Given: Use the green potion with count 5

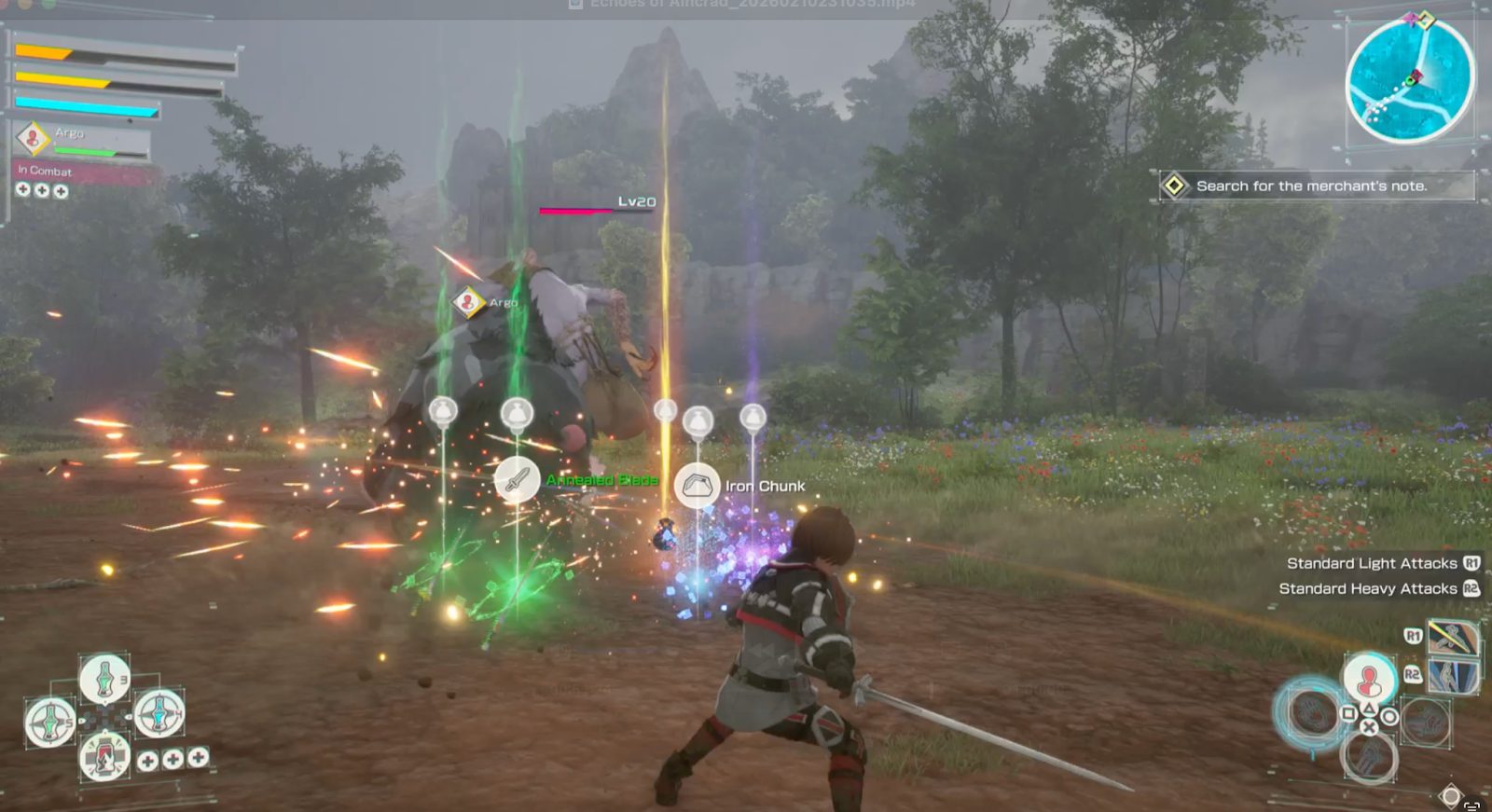Looking at the screenshot, I should (49, 722).
